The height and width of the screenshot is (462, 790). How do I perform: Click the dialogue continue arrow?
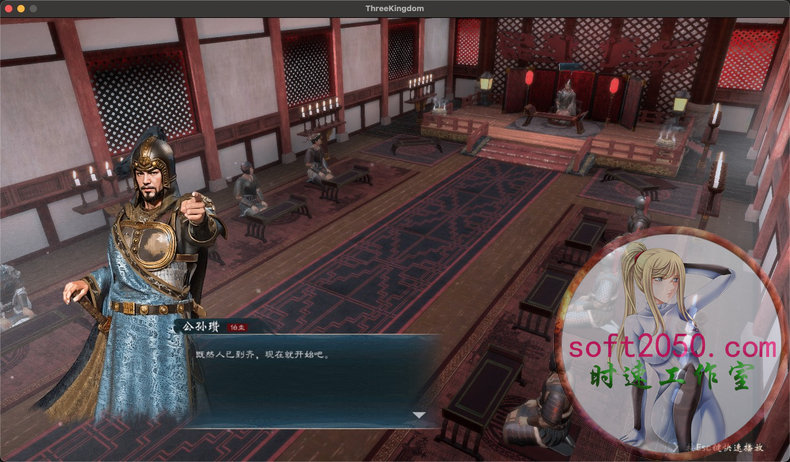click(x=419, y=415)
